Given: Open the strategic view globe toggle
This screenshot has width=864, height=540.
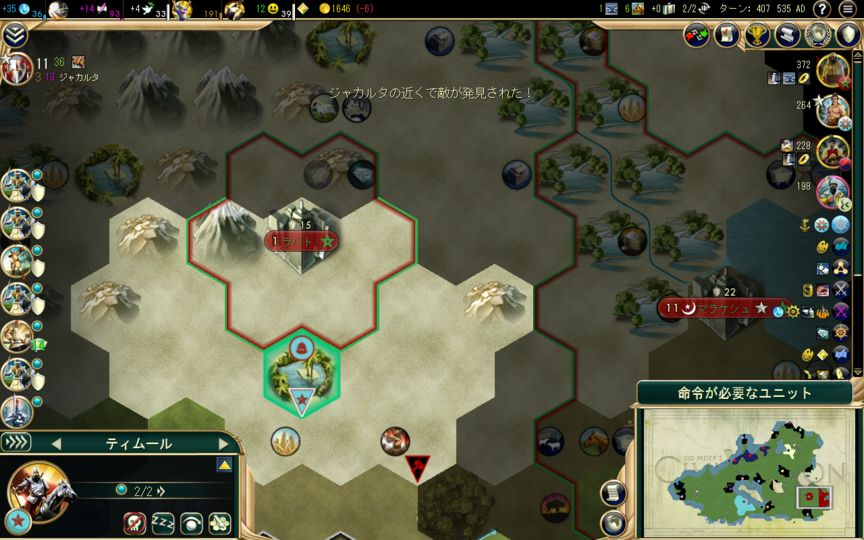Looking at the screenshot, I should click(x=613, y=522).
